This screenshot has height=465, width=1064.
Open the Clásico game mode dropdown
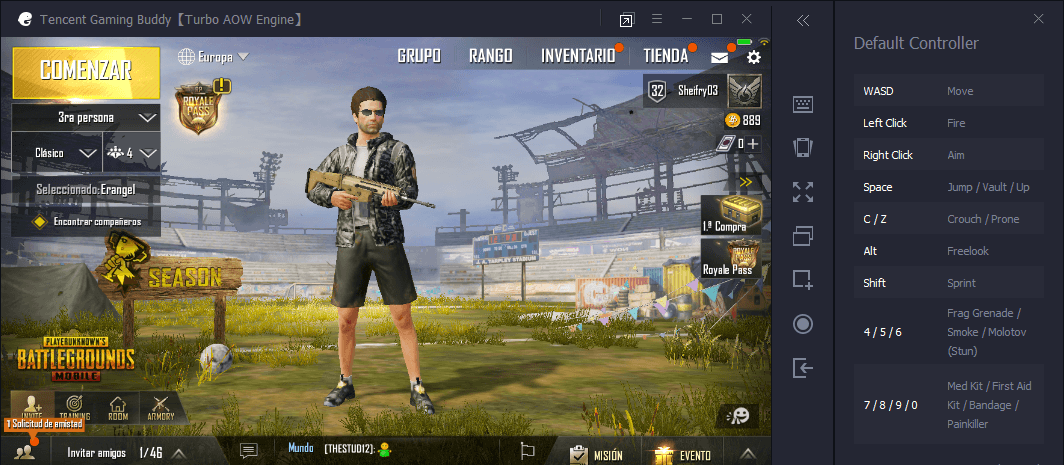(x=56, y=153)
